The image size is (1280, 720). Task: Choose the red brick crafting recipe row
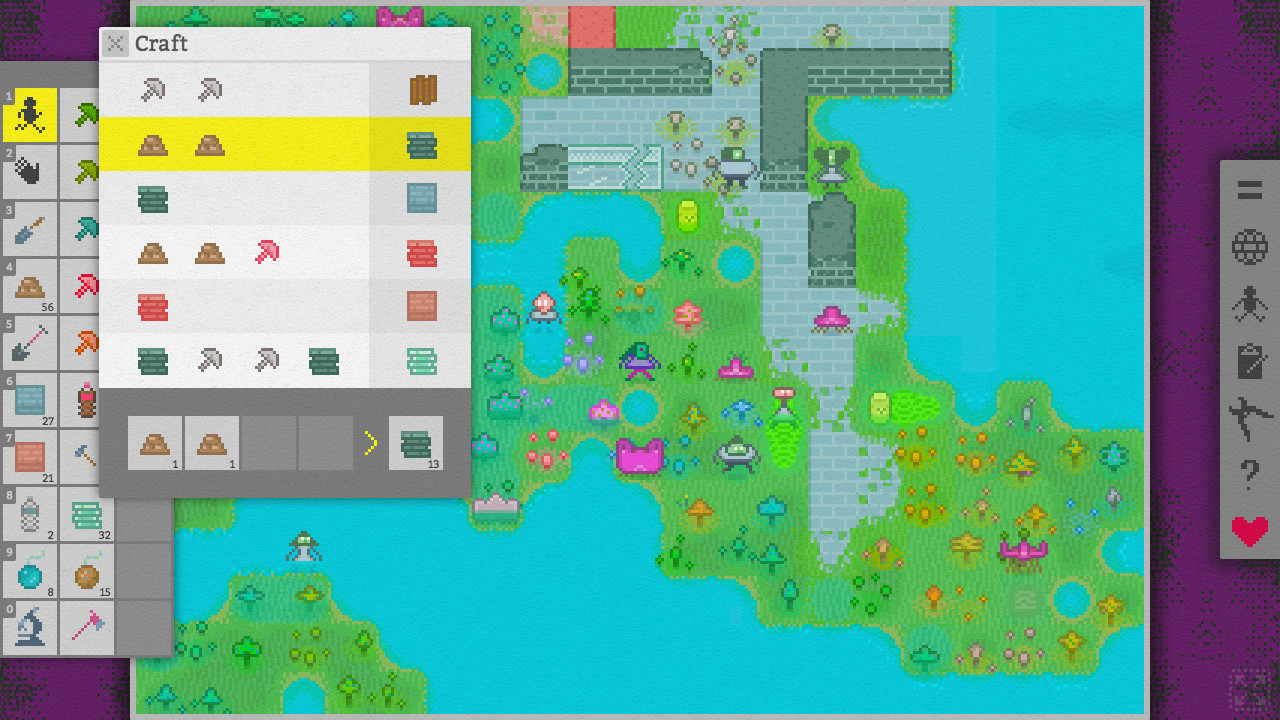coord(285,253)
